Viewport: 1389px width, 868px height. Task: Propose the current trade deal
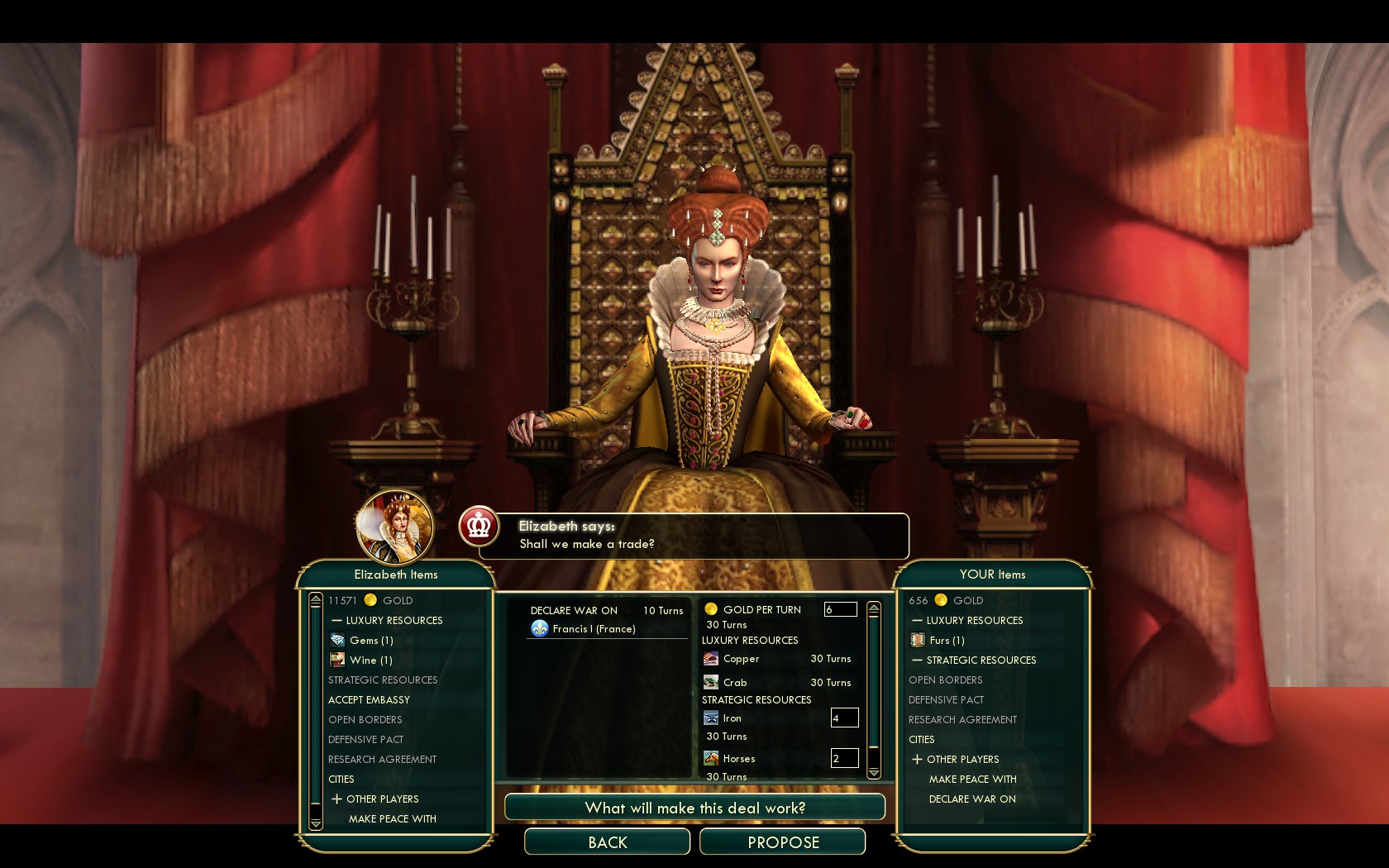[x=782, y=842]
